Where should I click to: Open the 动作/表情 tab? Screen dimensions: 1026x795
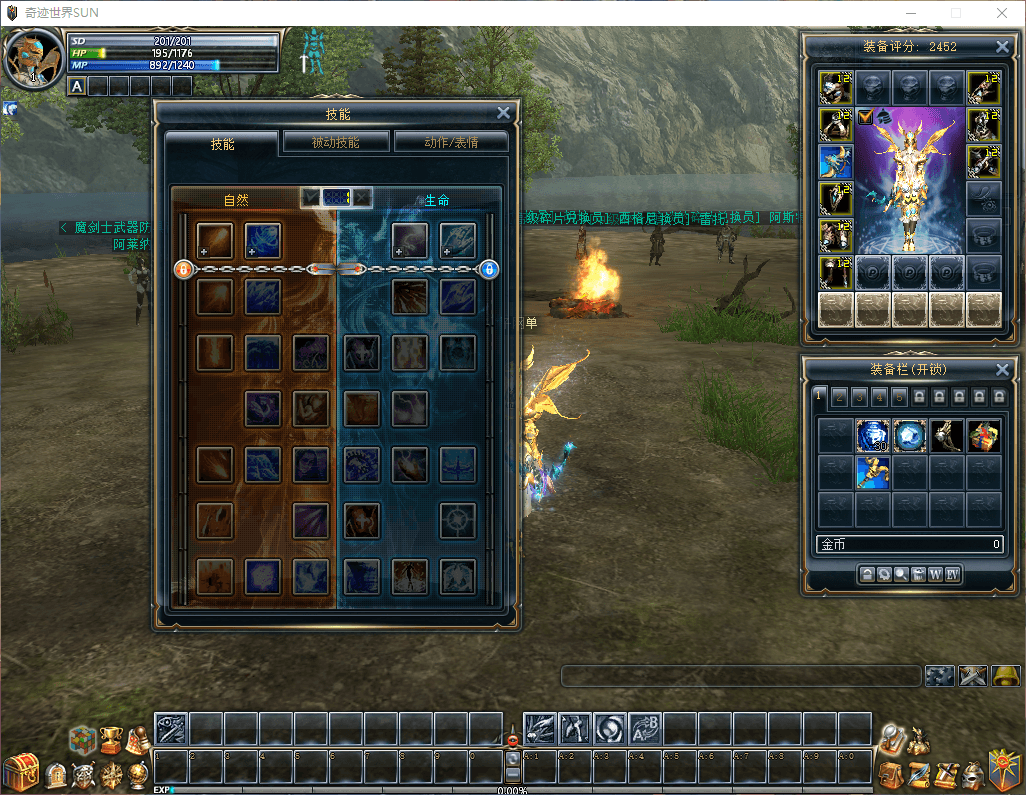pyautogui.click(x=451, y=142)
